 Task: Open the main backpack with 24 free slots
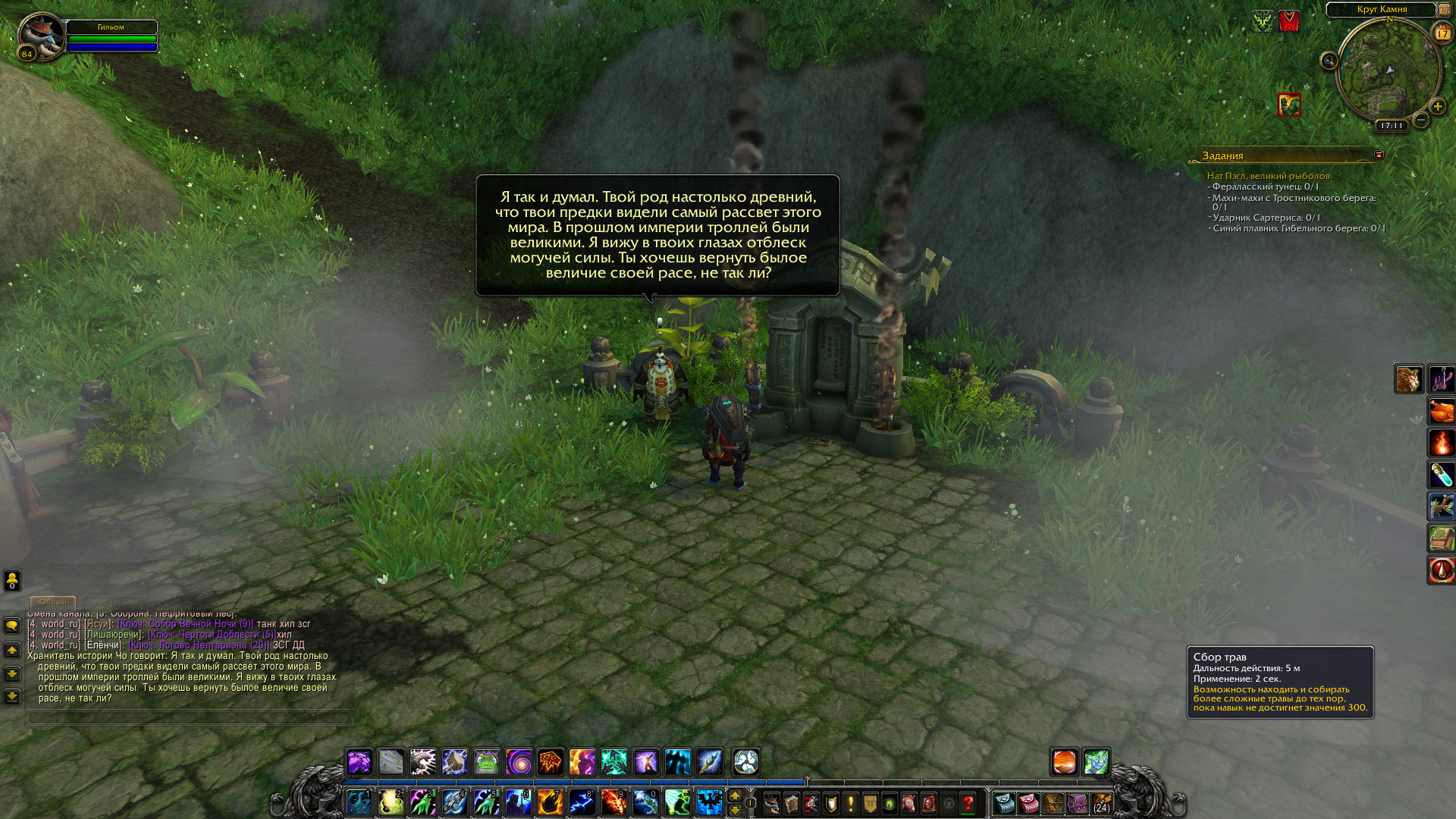click(x=1101, y=803)
